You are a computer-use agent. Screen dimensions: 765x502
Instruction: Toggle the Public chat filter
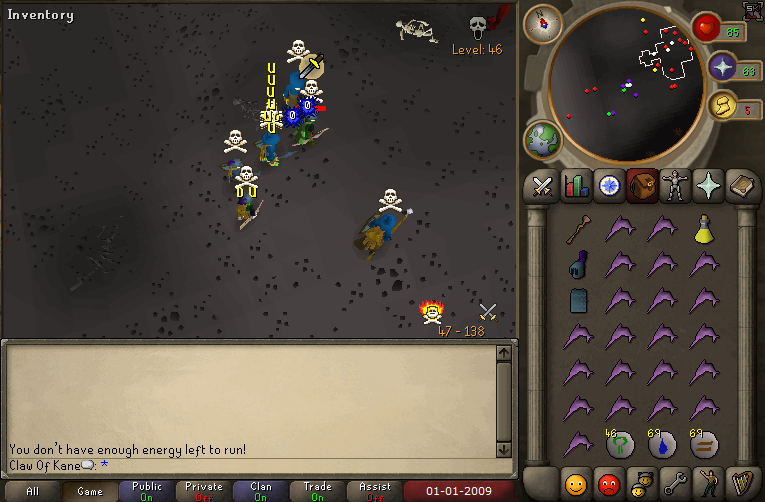[147, 491]
